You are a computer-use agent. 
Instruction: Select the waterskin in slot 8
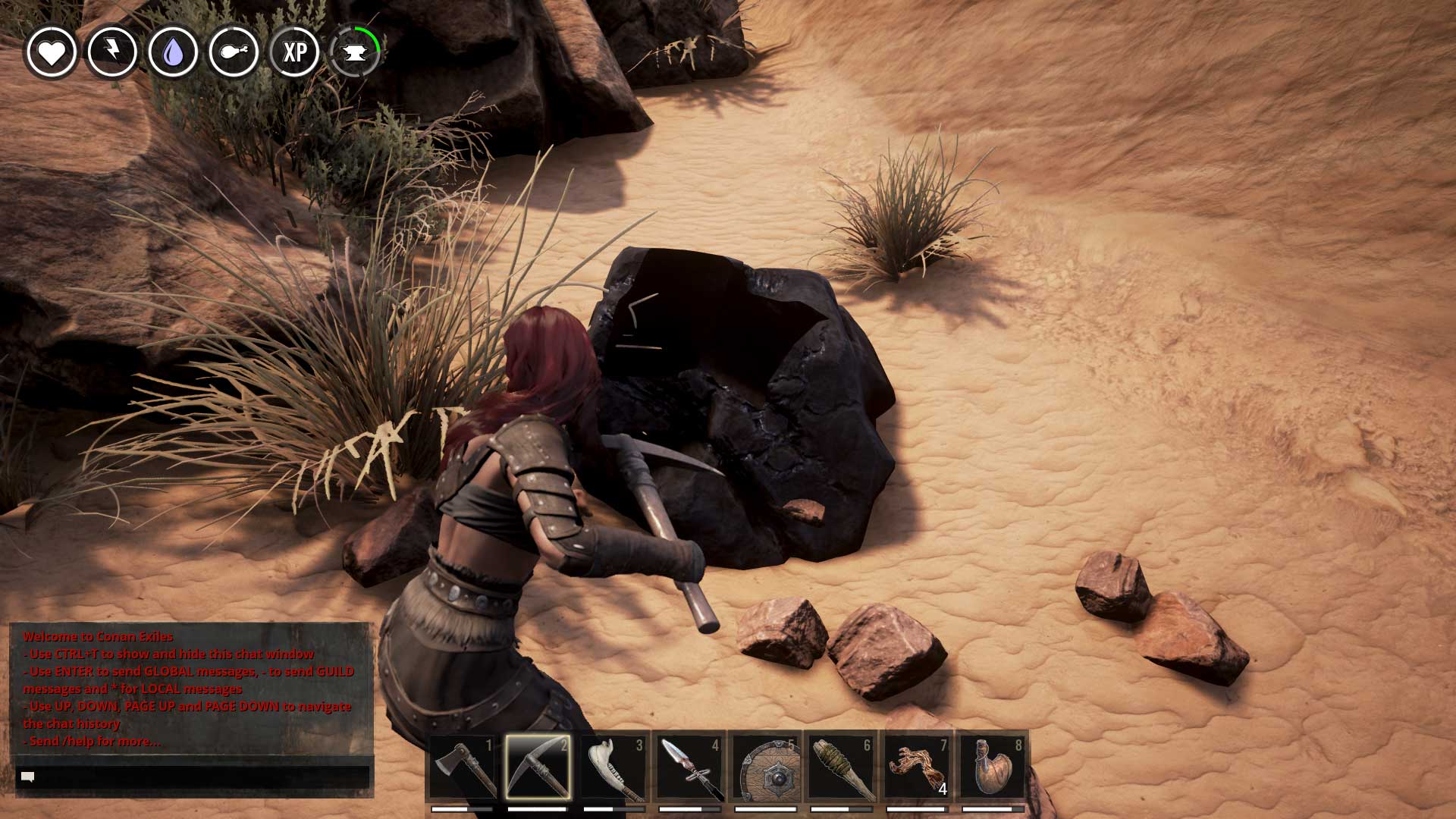coord(993,767)
